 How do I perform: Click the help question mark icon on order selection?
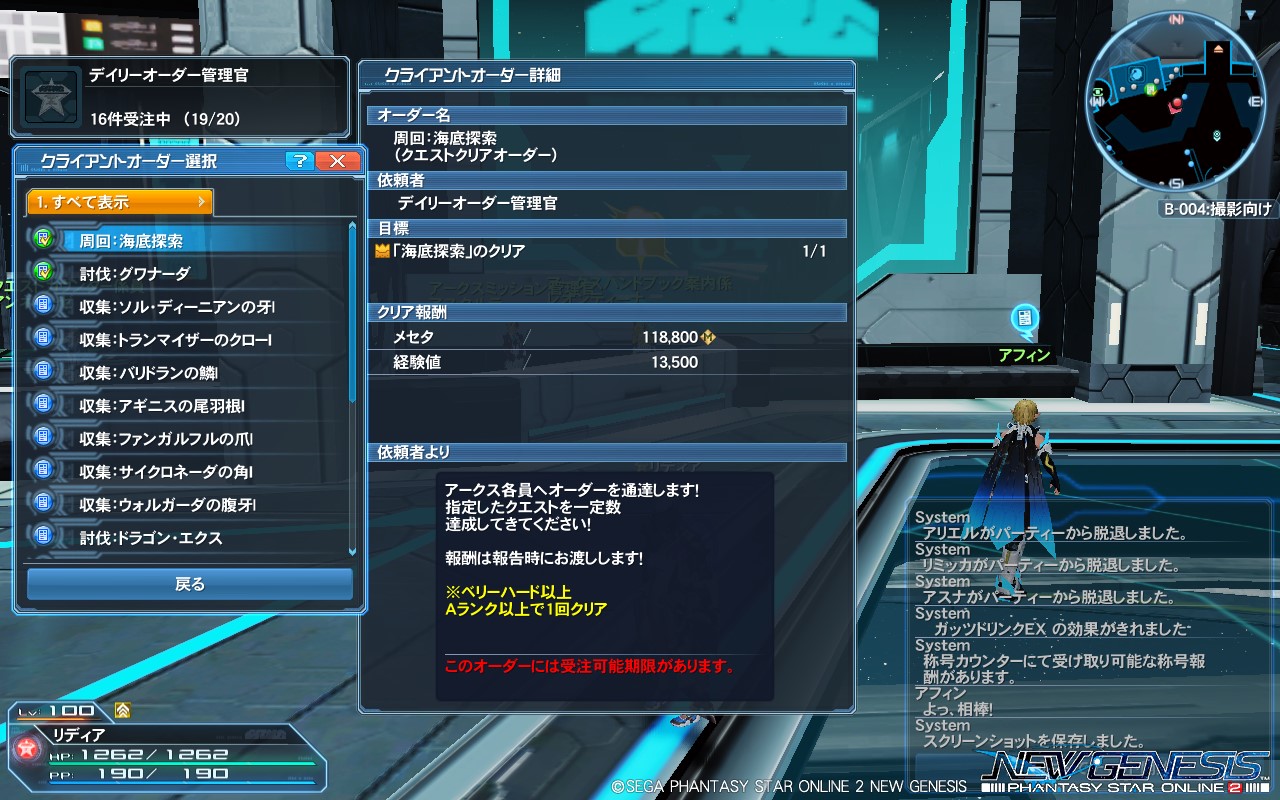pyautogui.click(x=298, y=161)
